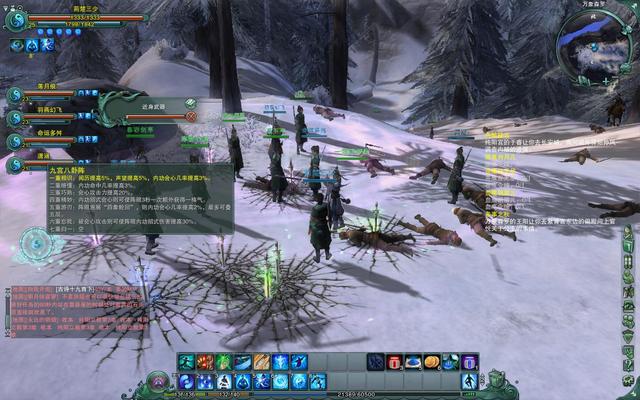
Task: Use the gold coins item slot
Action: point(432,361)
